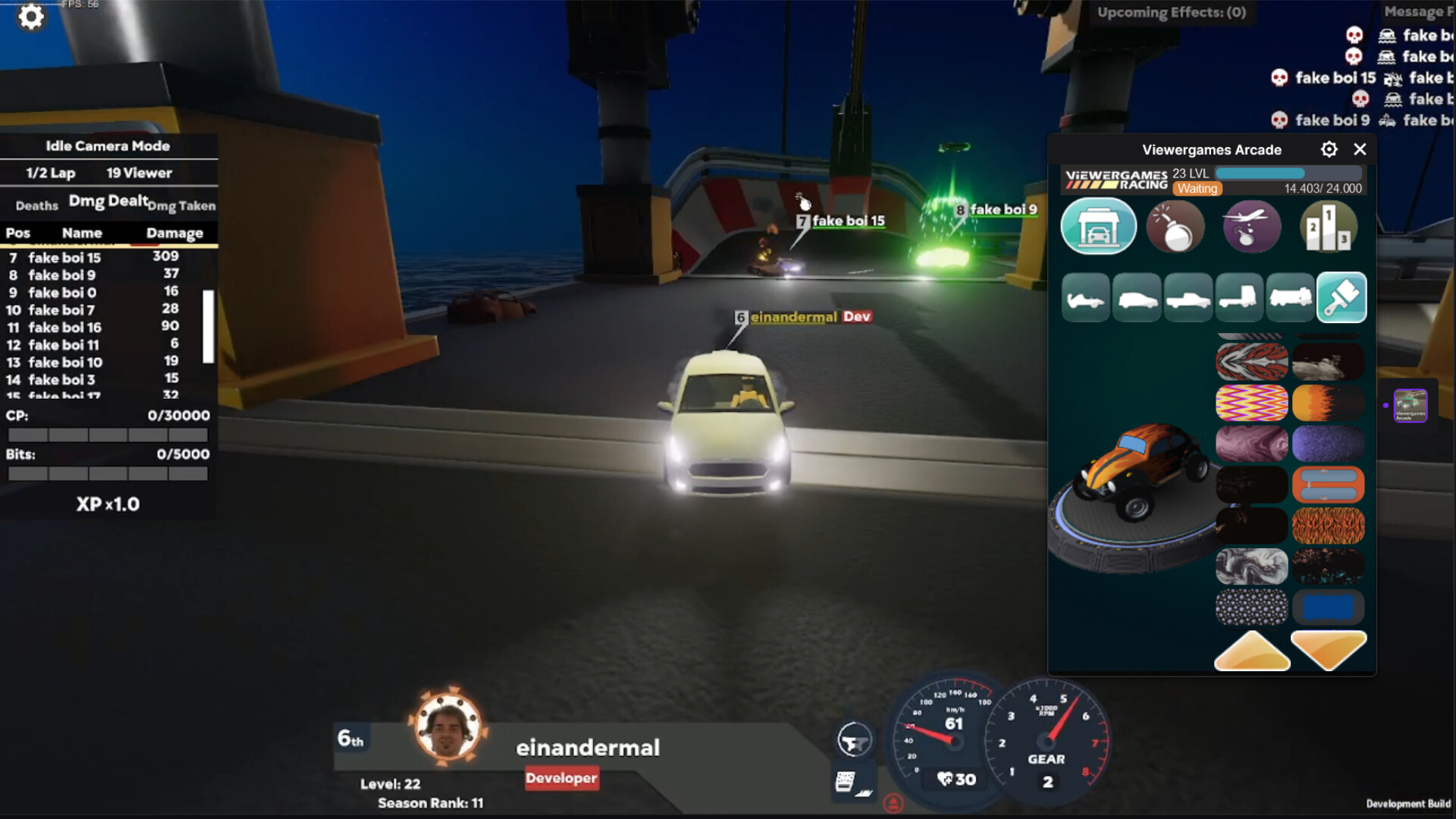Toggle the paint brush customization mode
This screenshot has height=819, width=1456.
[x=1342, y=297]
